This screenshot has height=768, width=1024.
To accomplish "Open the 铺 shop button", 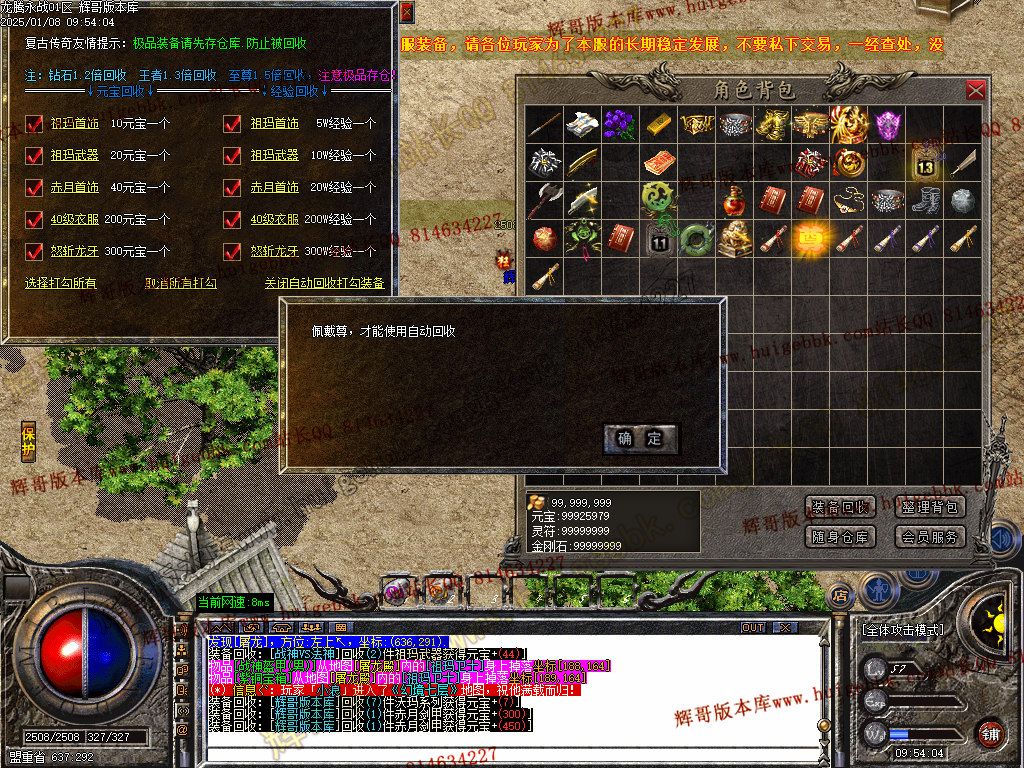I will click(x=990, y=732).
